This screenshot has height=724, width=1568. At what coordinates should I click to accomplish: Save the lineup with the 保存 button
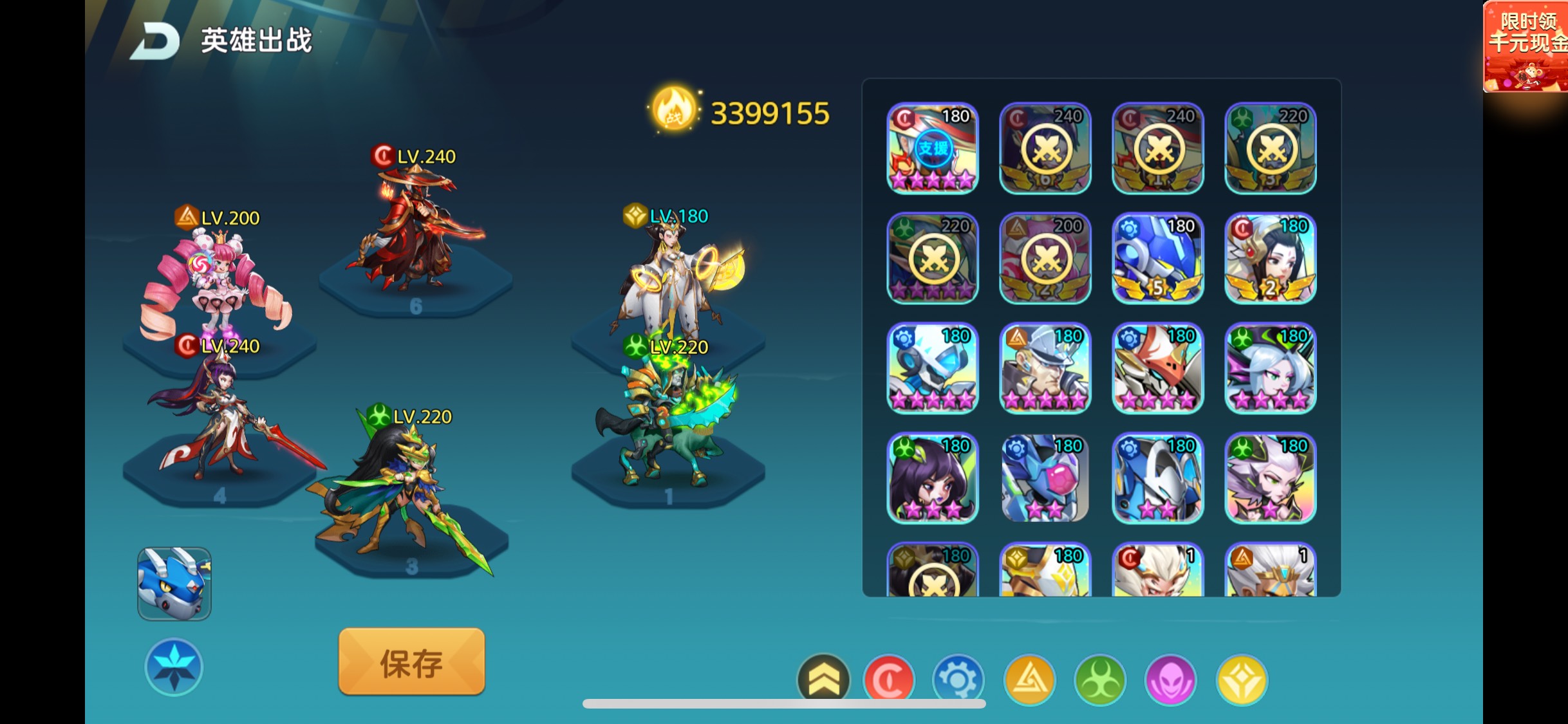coord(411,662)
